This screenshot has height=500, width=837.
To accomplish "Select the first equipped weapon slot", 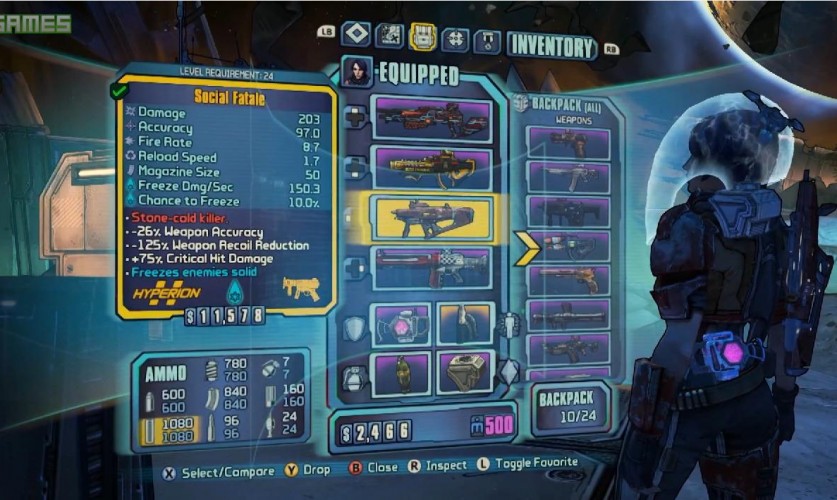I will (x=432, y=118).
